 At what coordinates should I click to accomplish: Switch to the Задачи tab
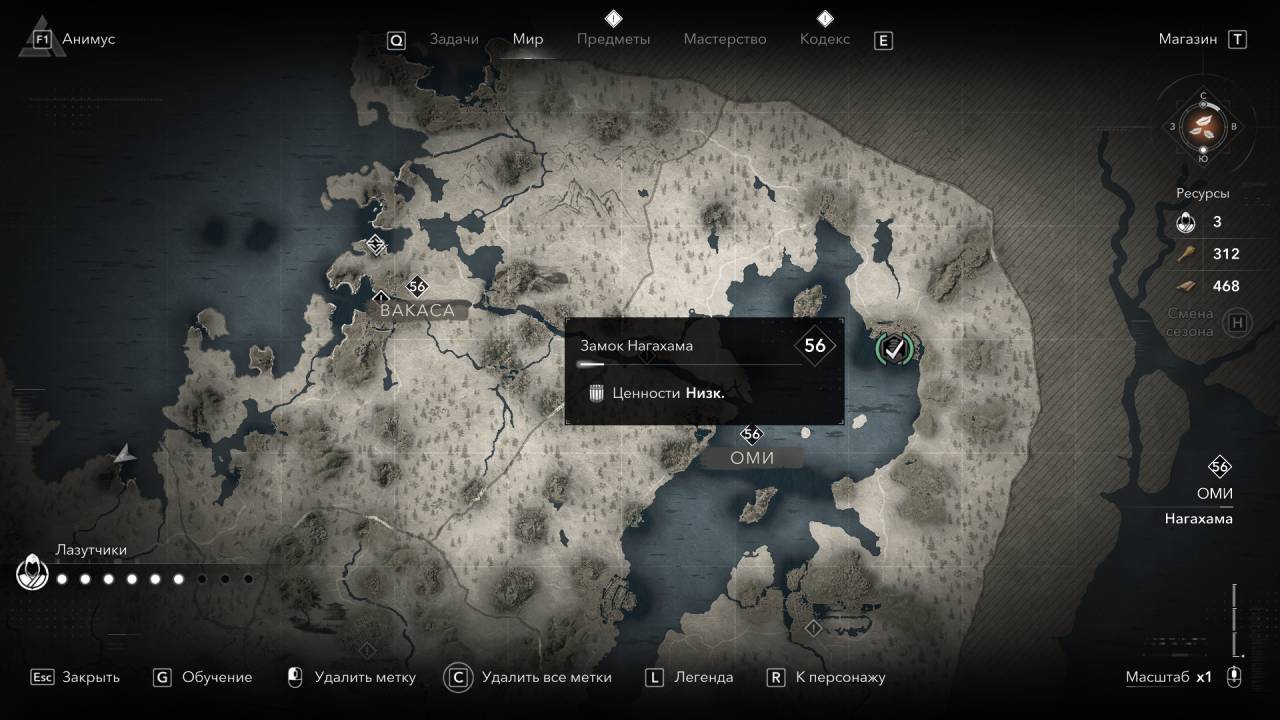point(453,39)
